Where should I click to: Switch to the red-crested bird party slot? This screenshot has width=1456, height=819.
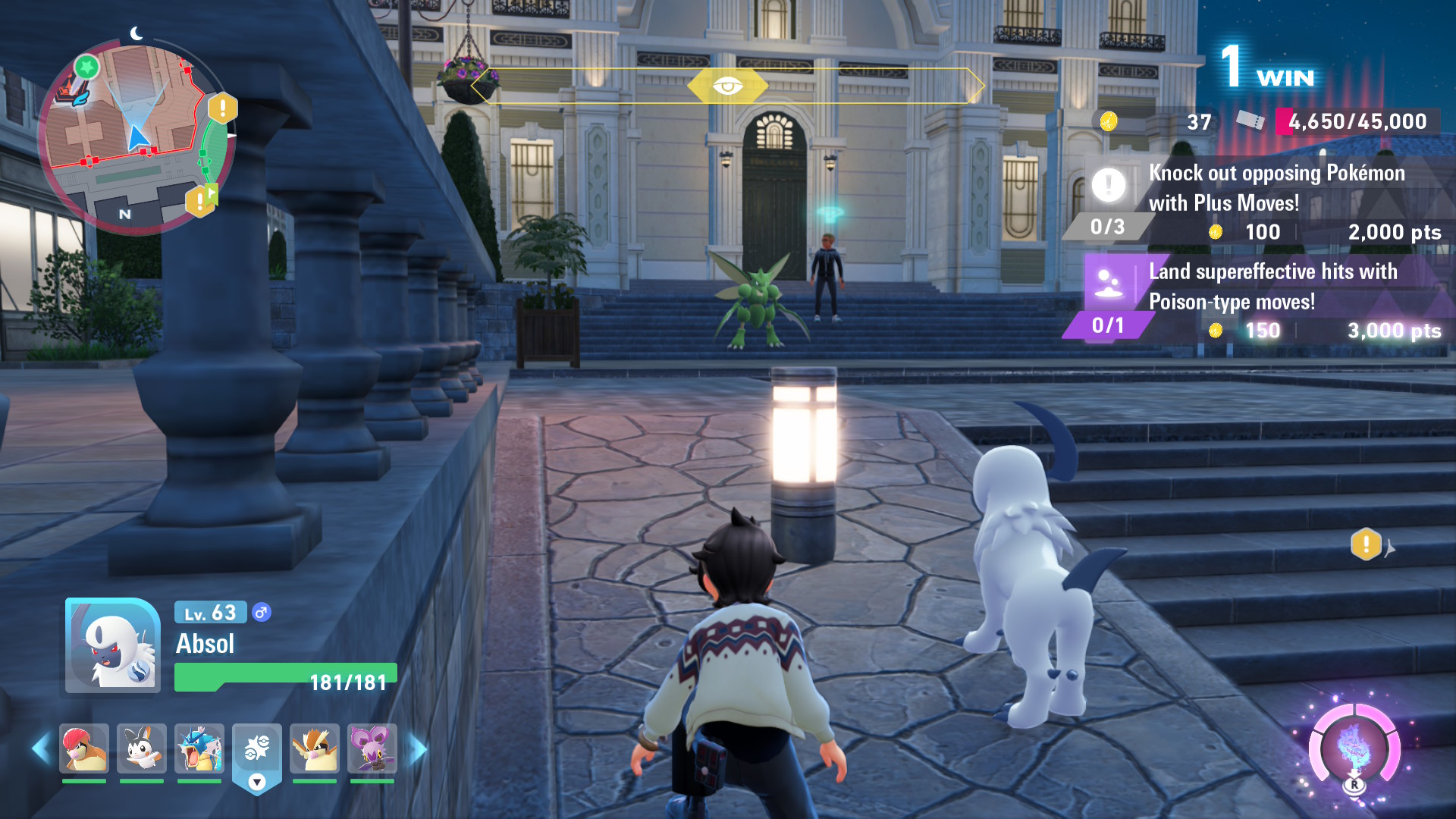pos(84,748)
